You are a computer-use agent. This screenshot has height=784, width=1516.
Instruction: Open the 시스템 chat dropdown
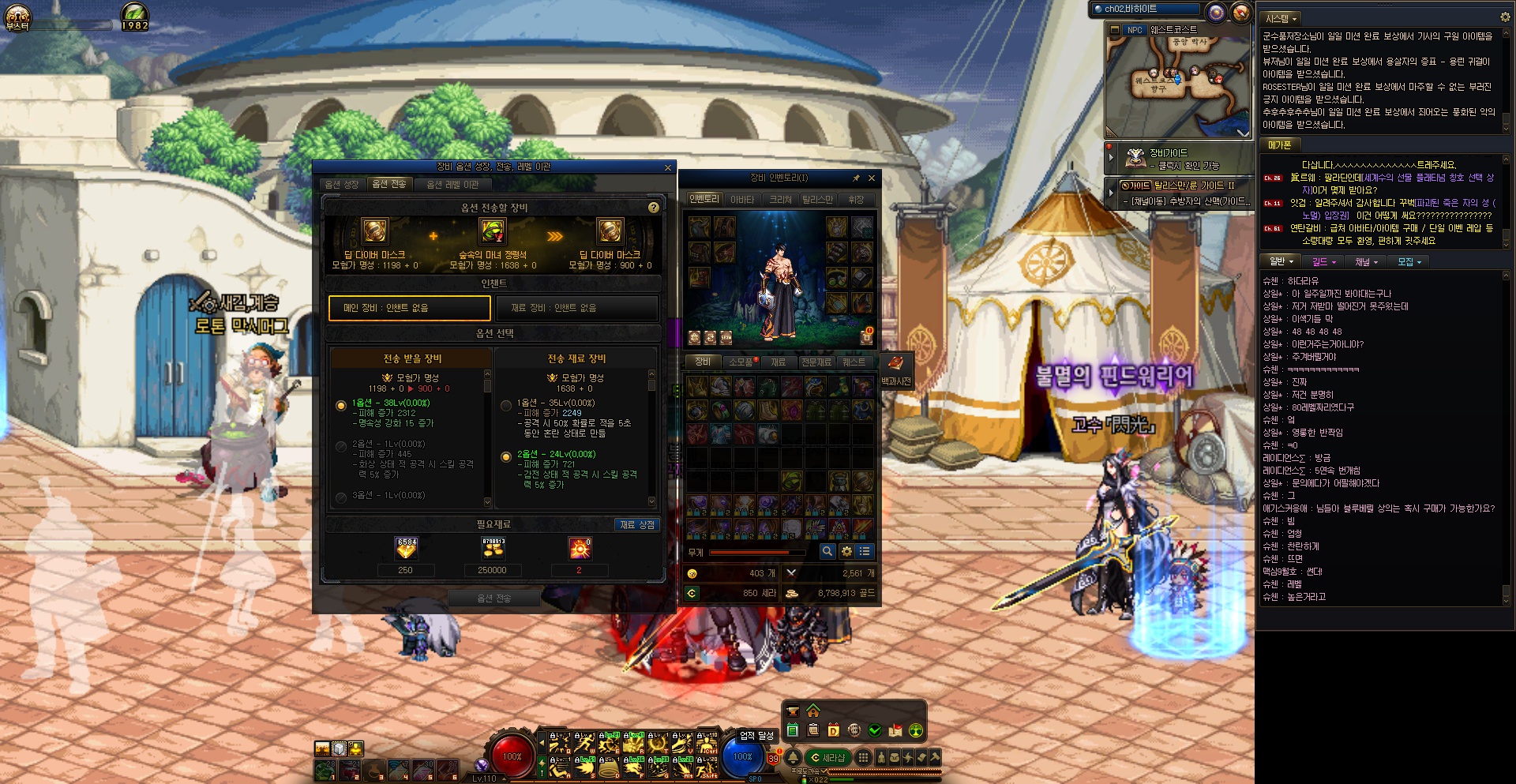[1281, 18]
